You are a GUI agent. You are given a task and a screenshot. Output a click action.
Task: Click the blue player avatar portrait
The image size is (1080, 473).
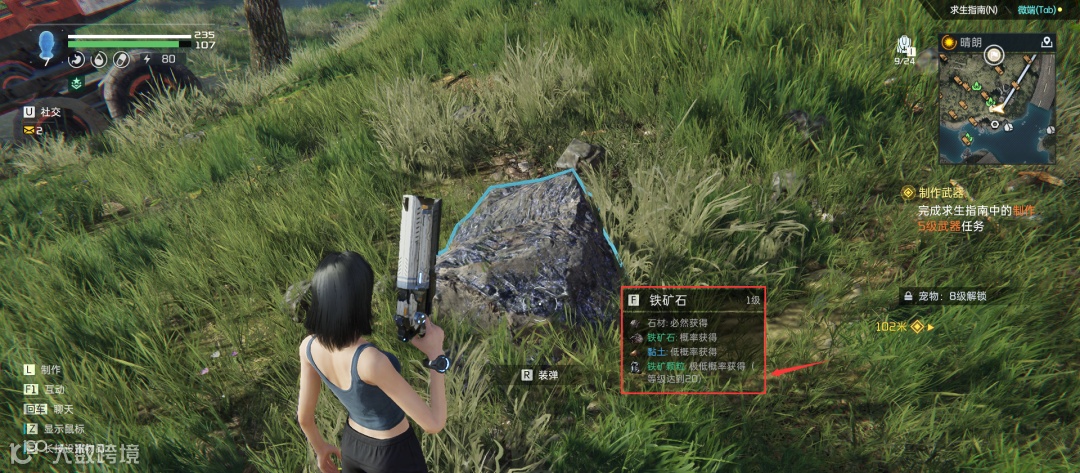47,46
